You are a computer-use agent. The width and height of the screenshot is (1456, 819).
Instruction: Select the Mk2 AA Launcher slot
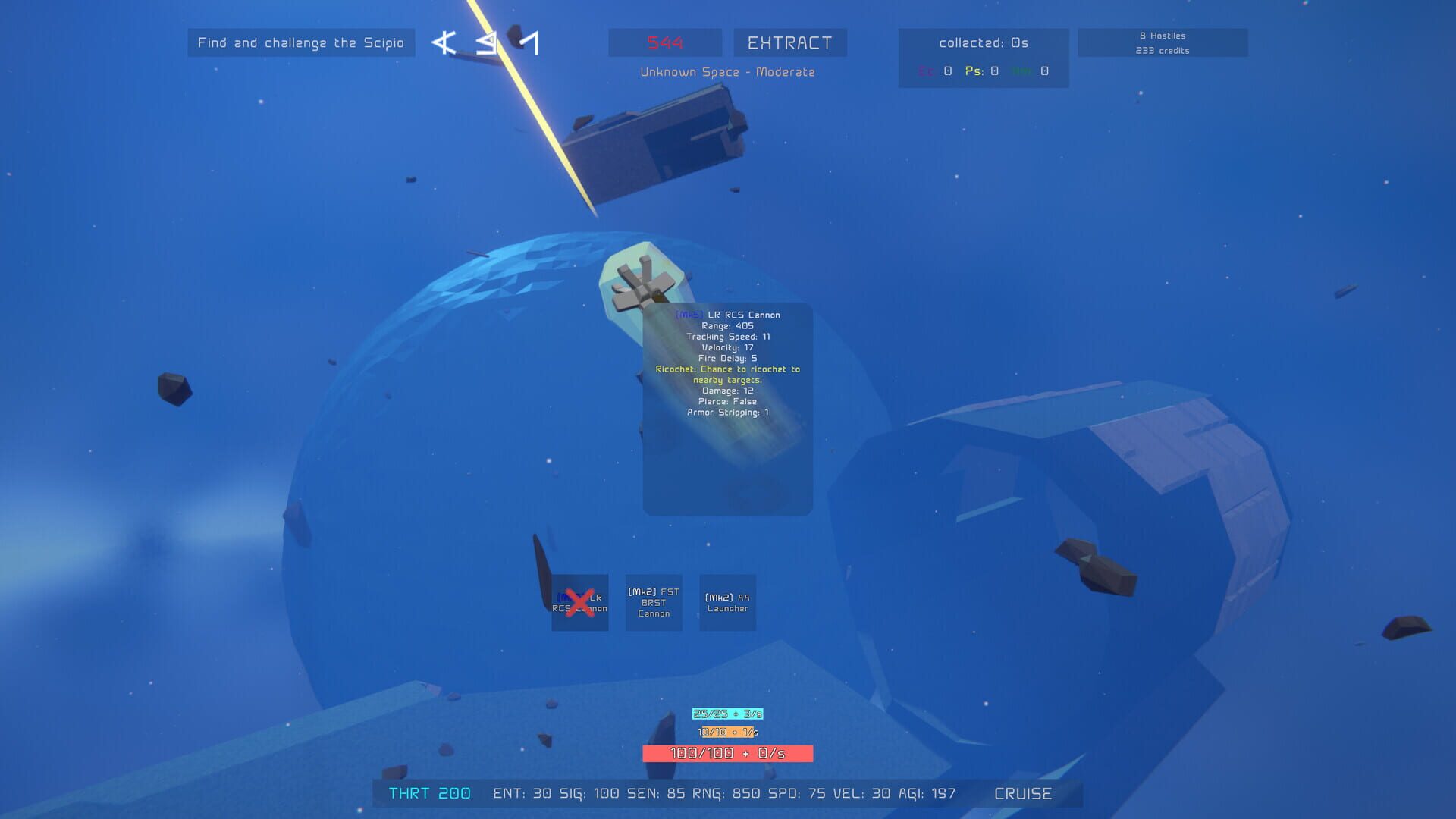point(726,603)
